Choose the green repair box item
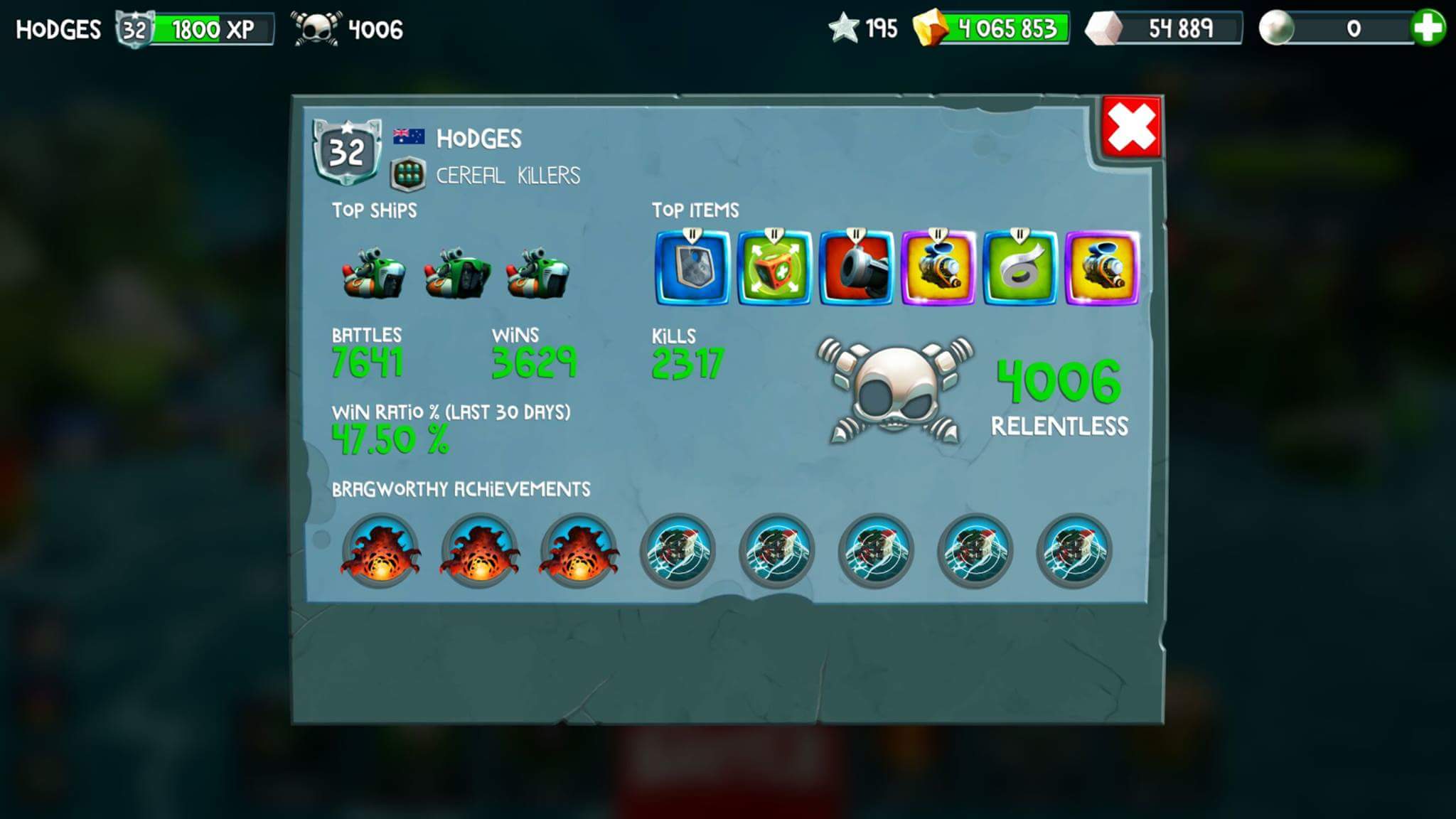The image size is (1456, 819). [774, 268]
